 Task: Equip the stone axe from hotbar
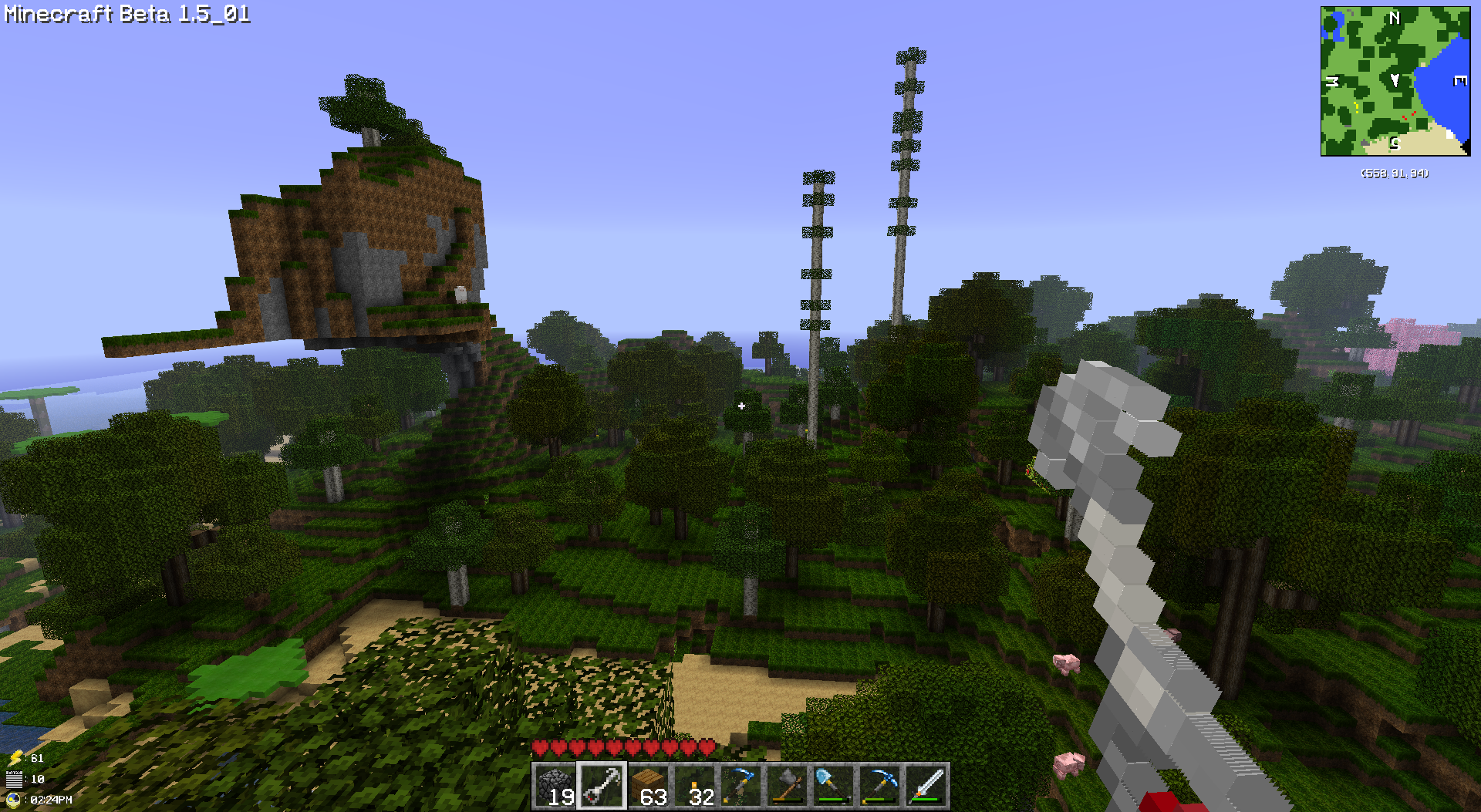pos(788,786)
